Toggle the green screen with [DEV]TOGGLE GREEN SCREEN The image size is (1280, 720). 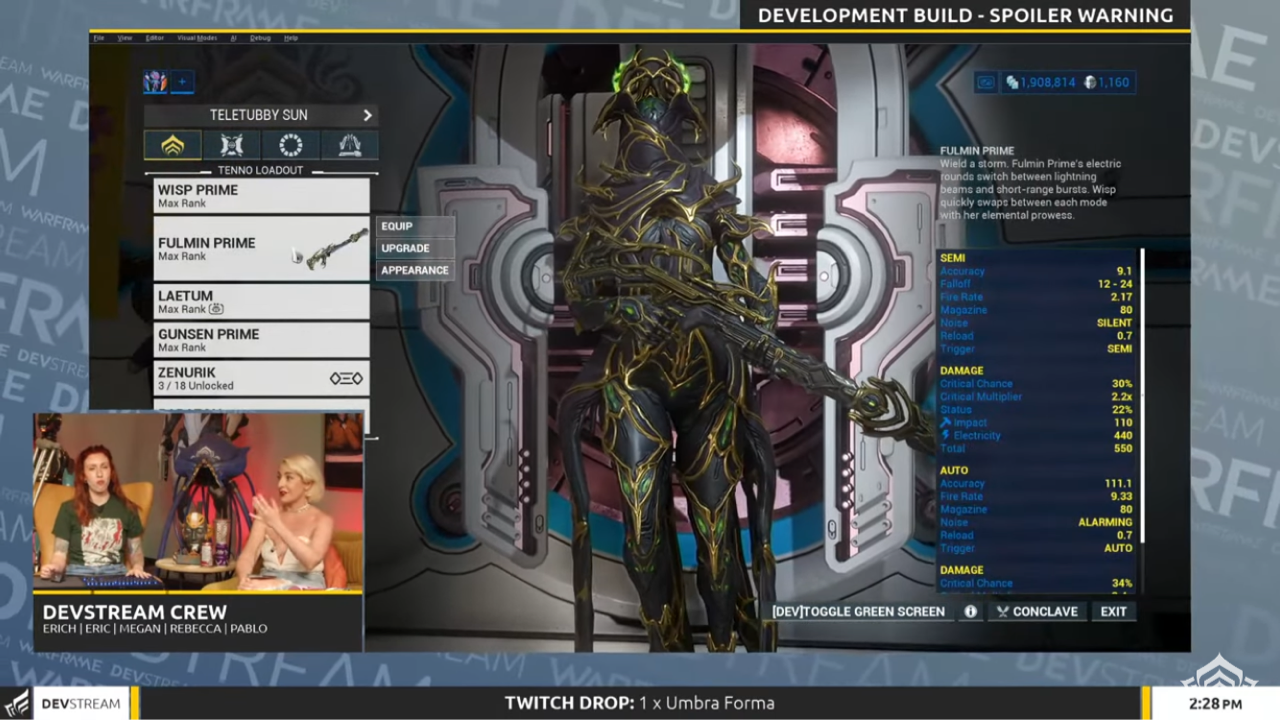point(858,611)
